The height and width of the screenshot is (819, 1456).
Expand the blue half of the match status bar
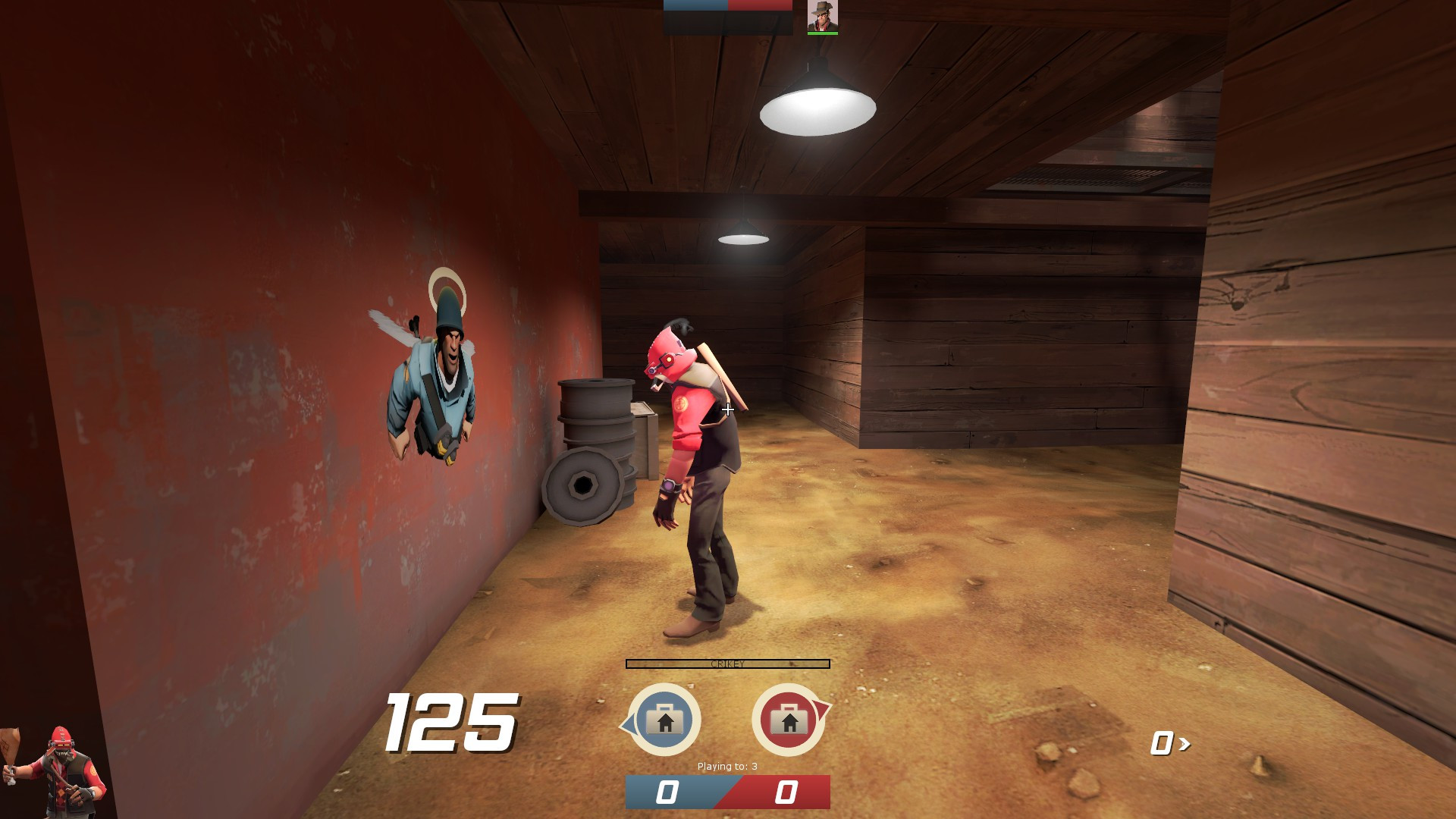pyautogui.click(x=694, y=6)
